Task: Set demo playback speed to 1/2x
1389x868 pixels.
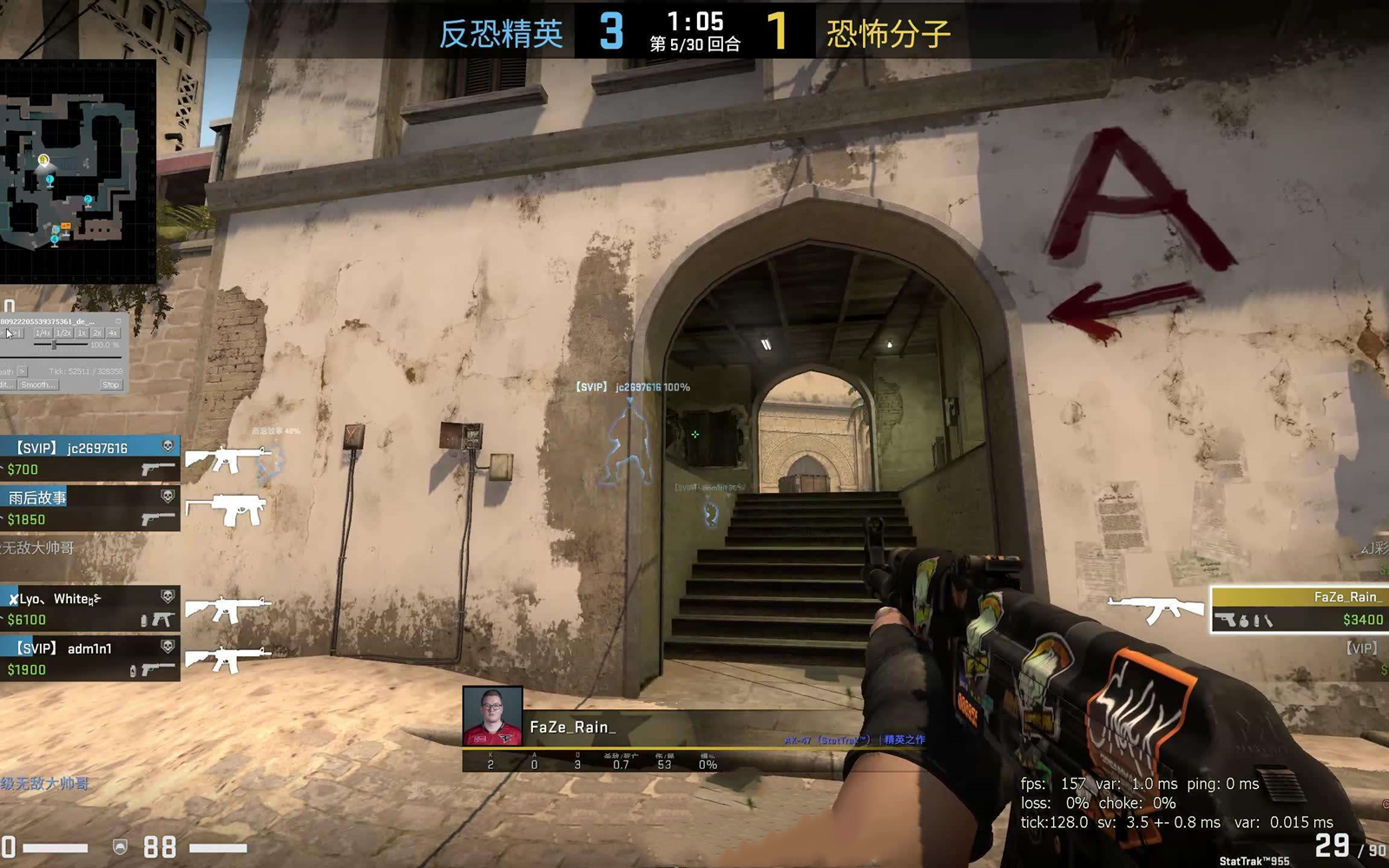Action: coord(63,333)
